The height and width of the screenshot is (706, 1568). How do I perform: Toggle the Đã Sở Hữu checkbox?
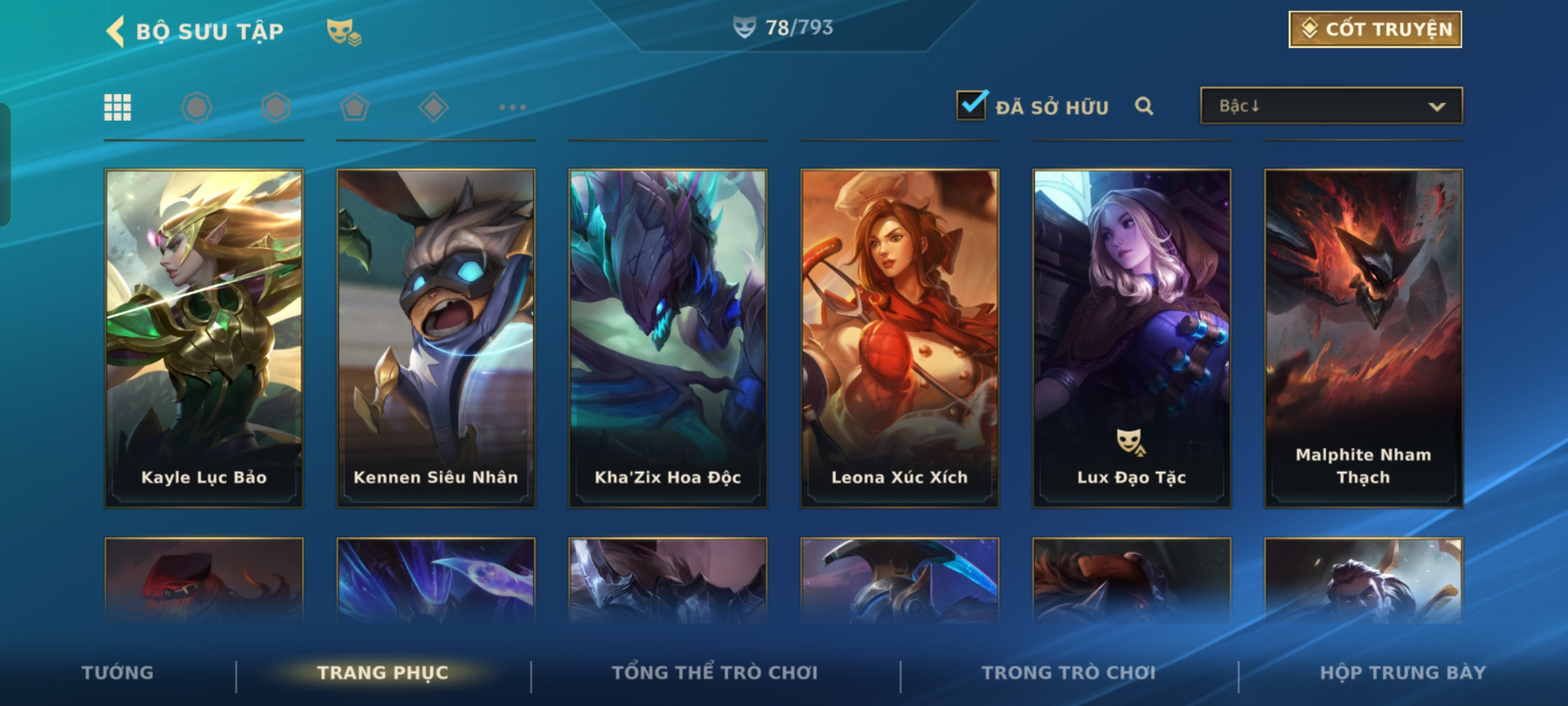click(x=972, y=105)
